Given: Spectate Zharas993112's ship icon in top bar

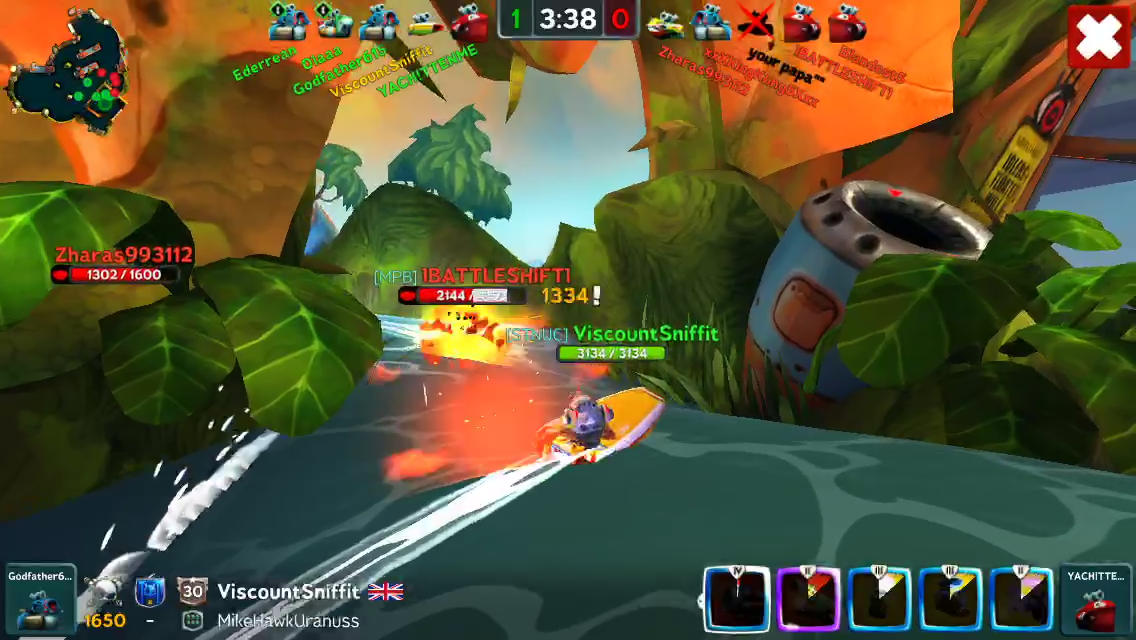Looking at the screenshot, I should 664,22.
